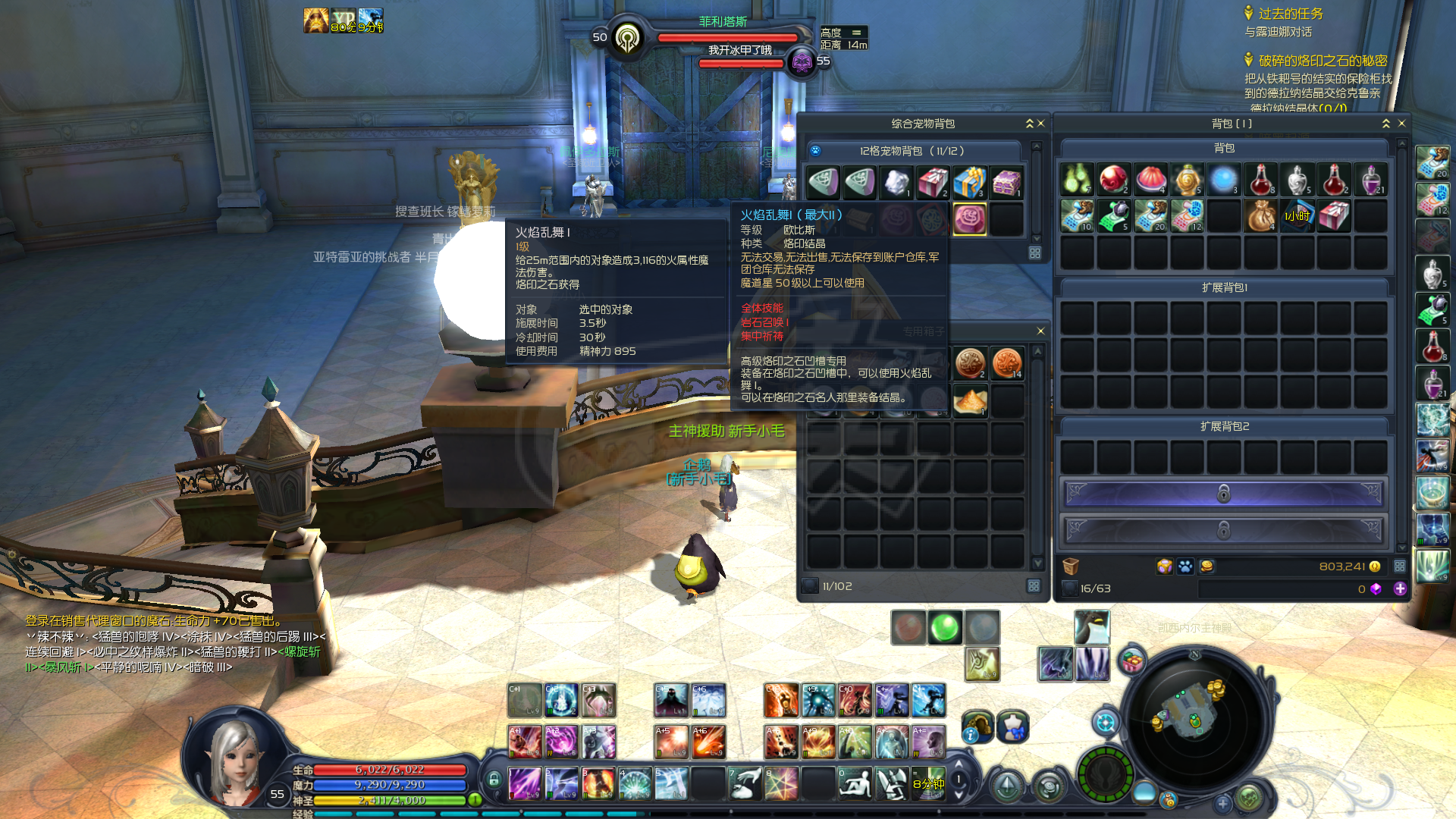The height and width of the screenshot is (819, 1456).
Task: Open the wardrobe mannequin icon
Action: (x=1012, y=726)
